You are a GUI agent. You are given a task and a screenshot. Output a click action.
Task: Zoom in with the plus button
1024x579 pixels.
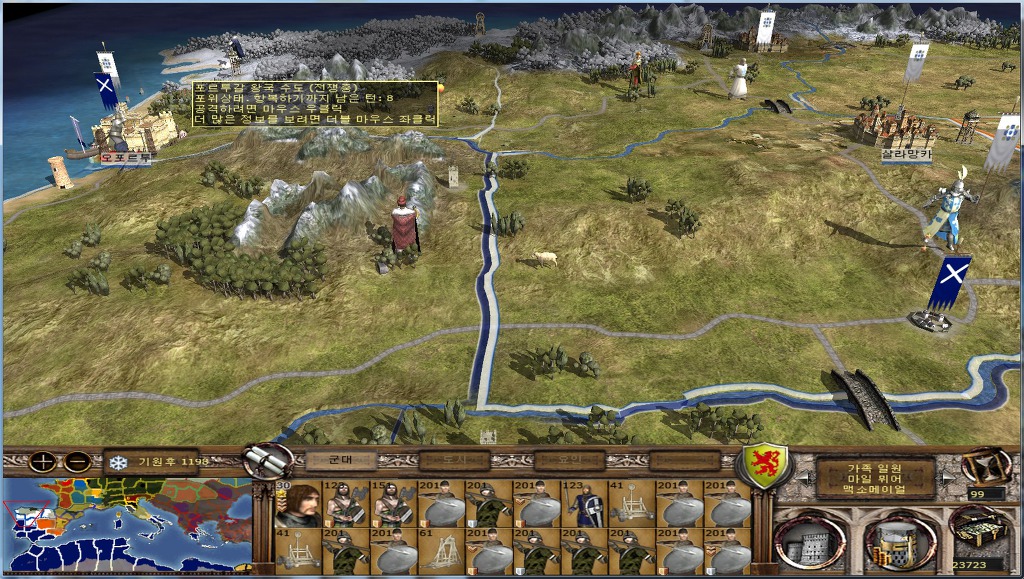[x=43, y=462]
